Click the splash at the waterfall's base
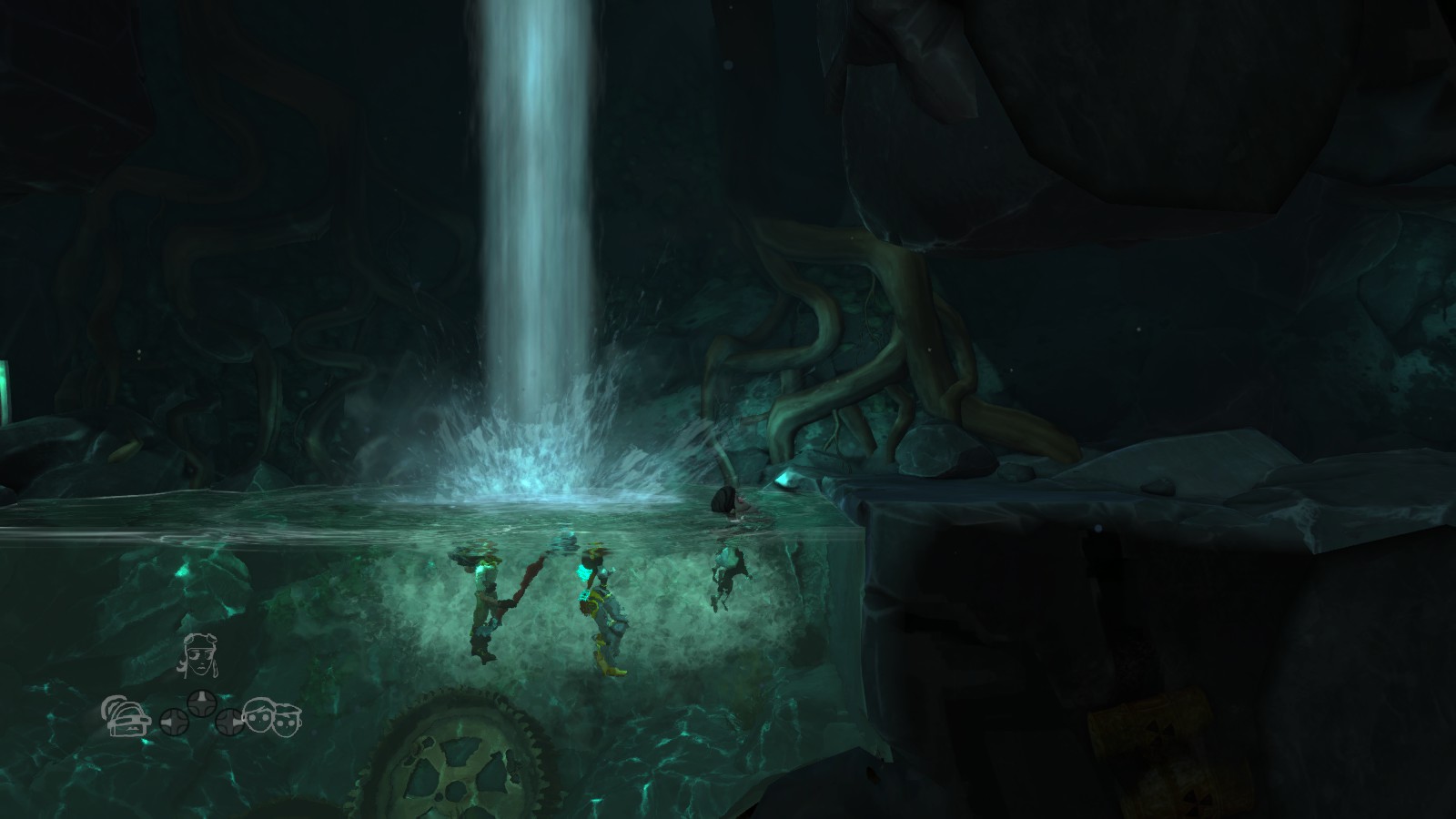1456x819 pixels. [x=537, y=460]
